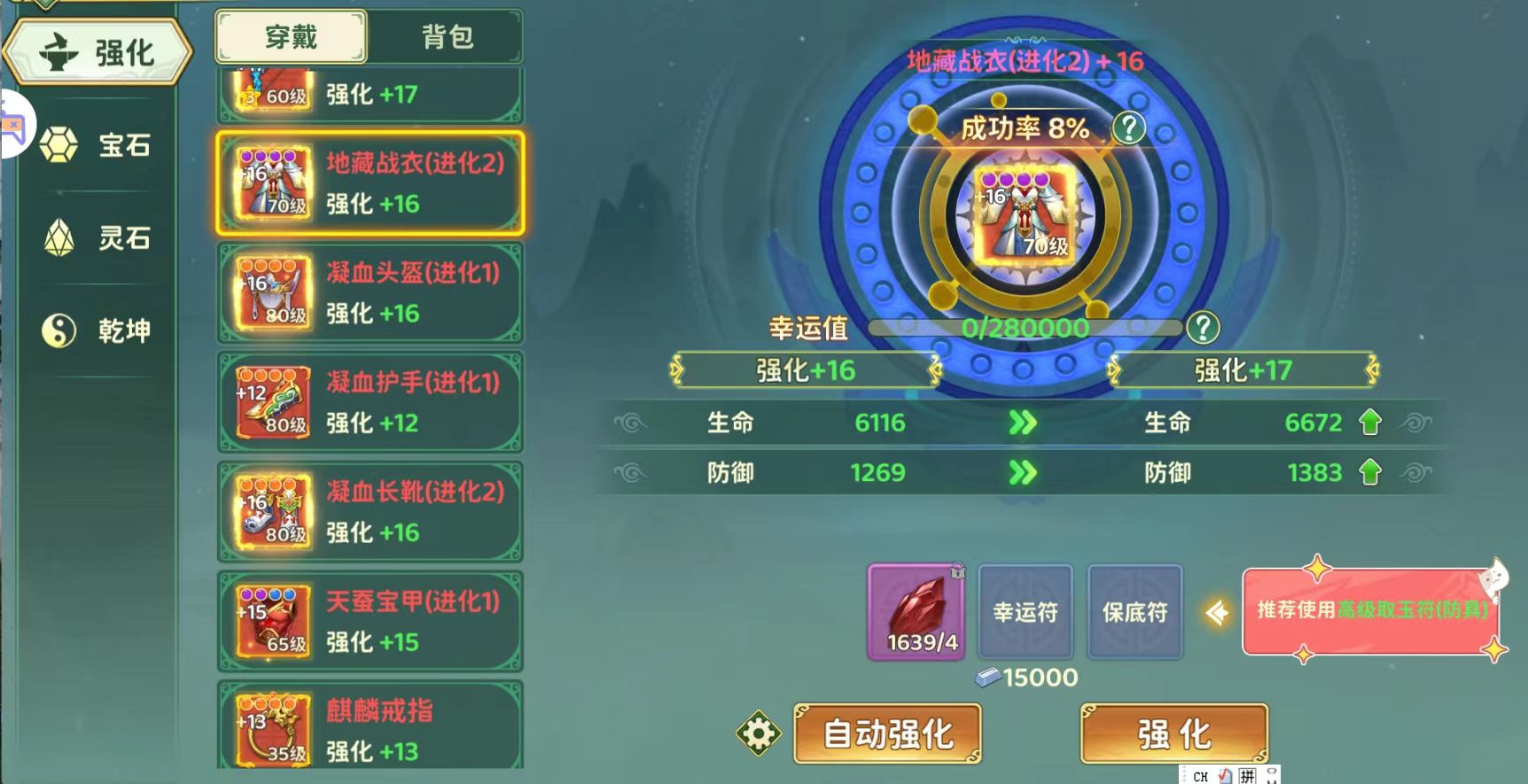The height and width of the screenshot is (784, 1528).
Task: Open the 幸运值 help question mark
Action: click(x=1201, y=328)
